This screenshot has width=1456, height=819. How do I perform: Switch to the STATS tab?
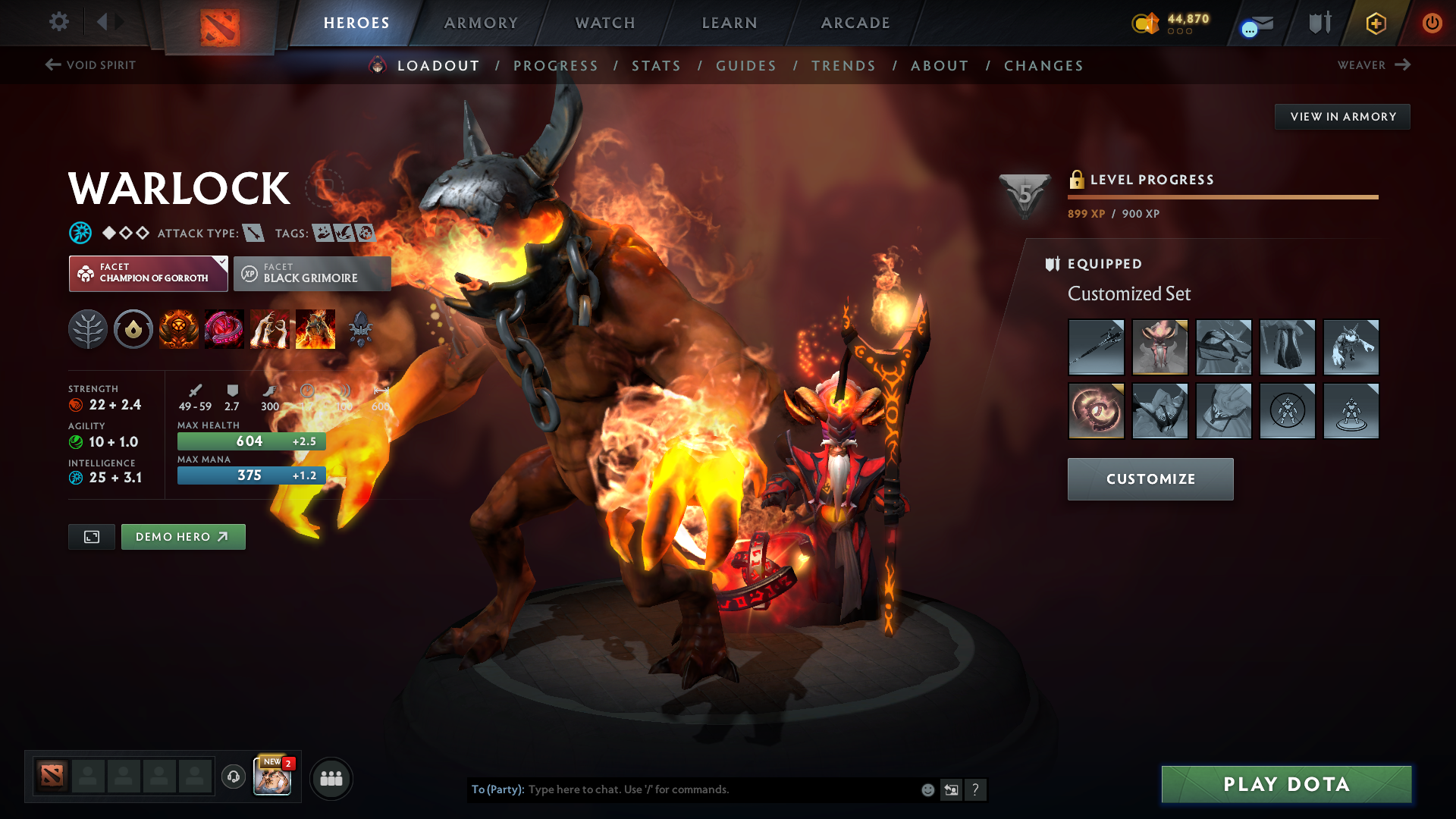pos(656,65)
